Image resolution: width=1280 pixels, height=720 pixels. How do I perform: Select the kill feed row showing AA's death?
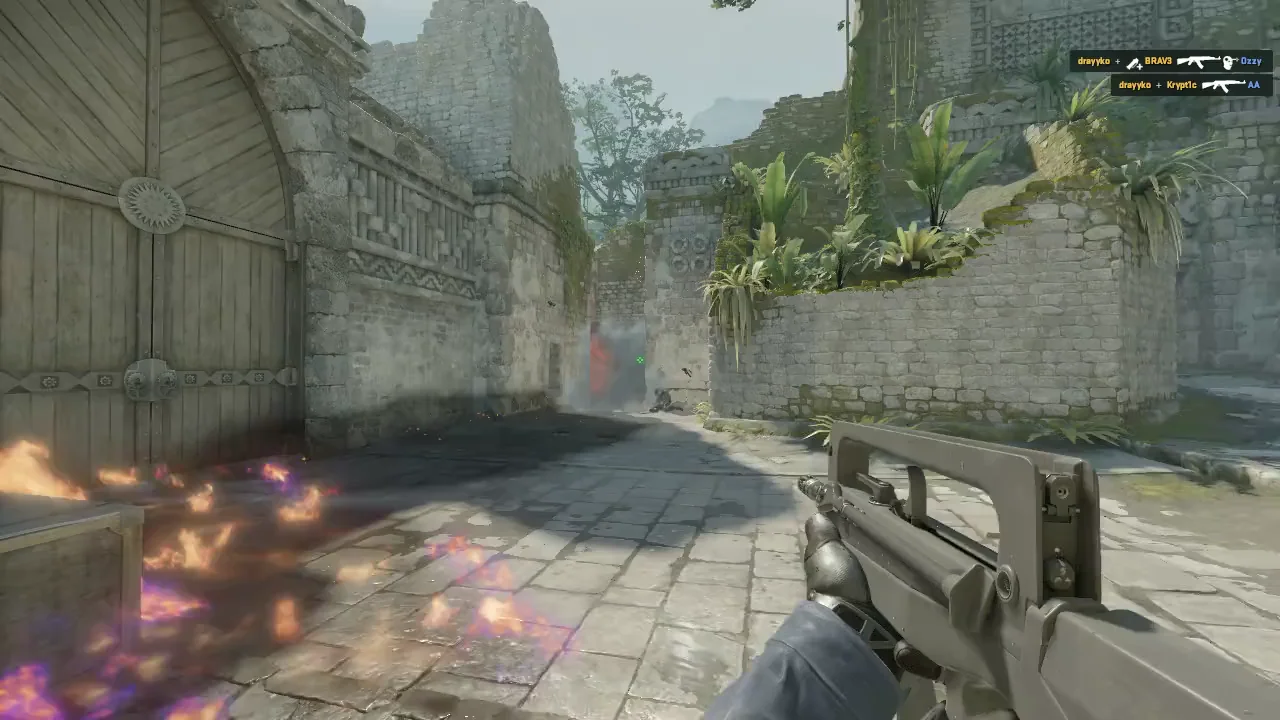(x=1191, y=86)
